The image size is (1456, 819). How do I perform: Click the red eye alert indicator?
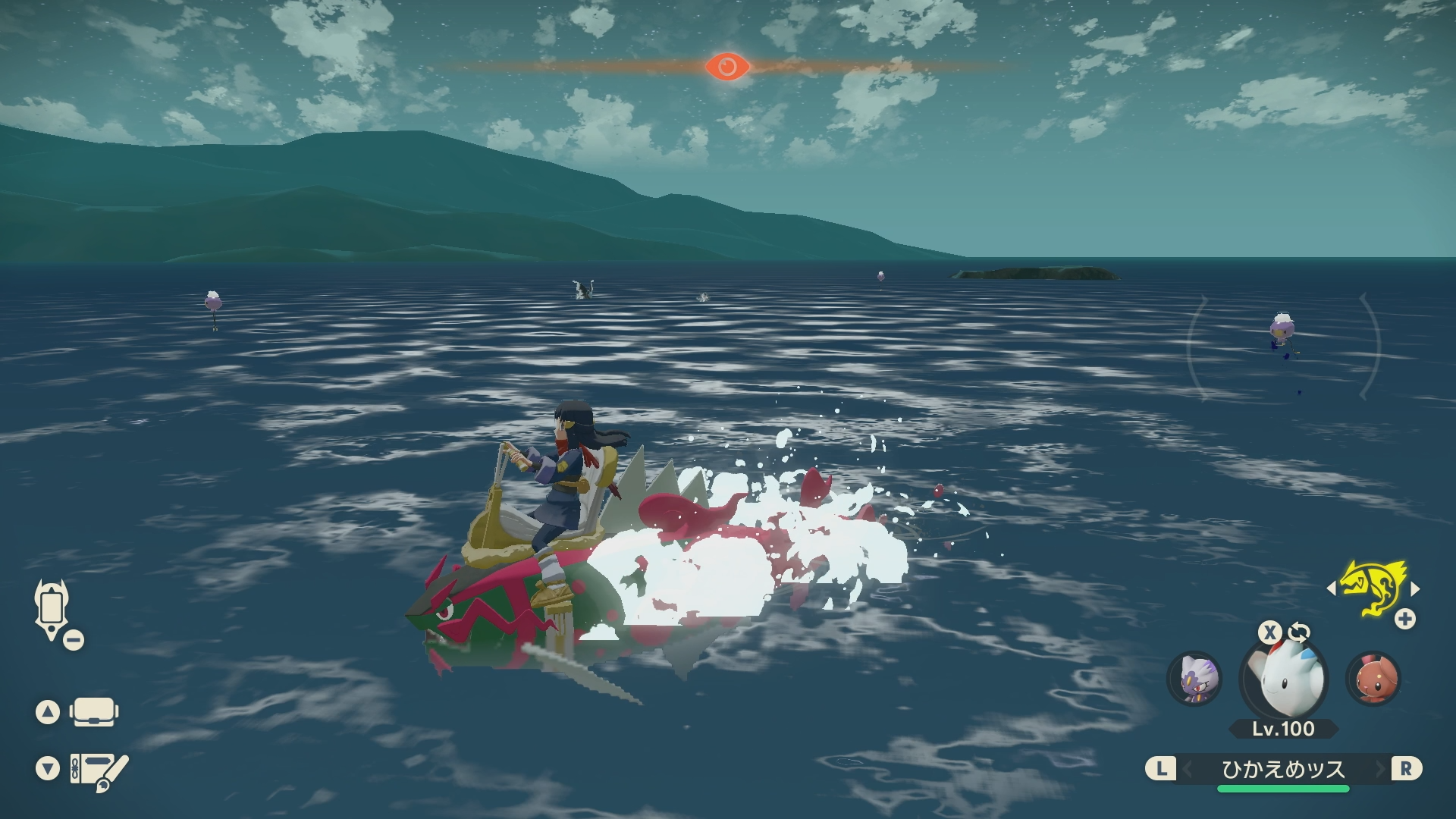click(727, 67)
